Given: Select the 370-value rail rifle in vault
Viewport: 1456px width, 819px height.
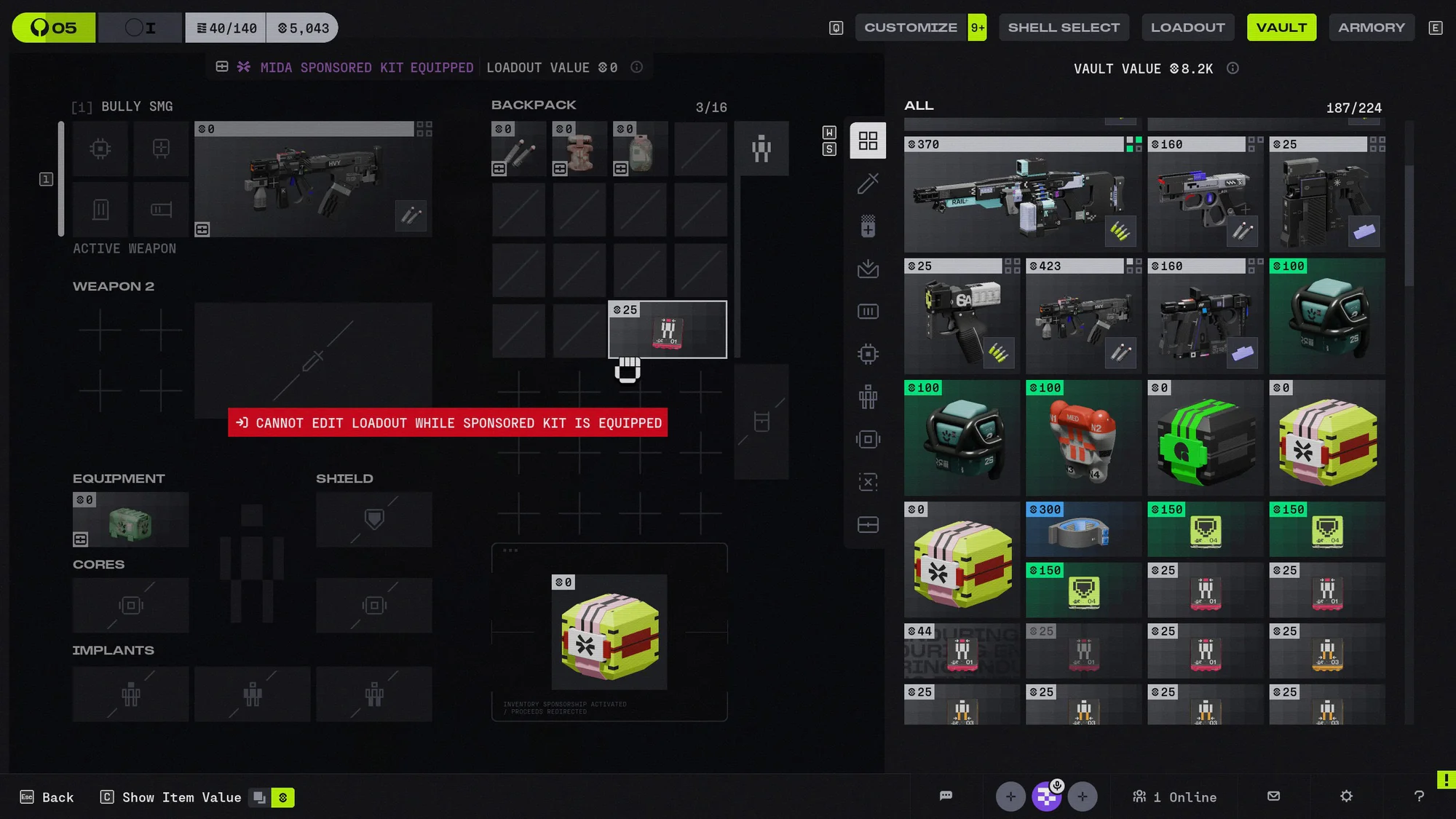Looking at the screenshot, I should coord(1023,195).
